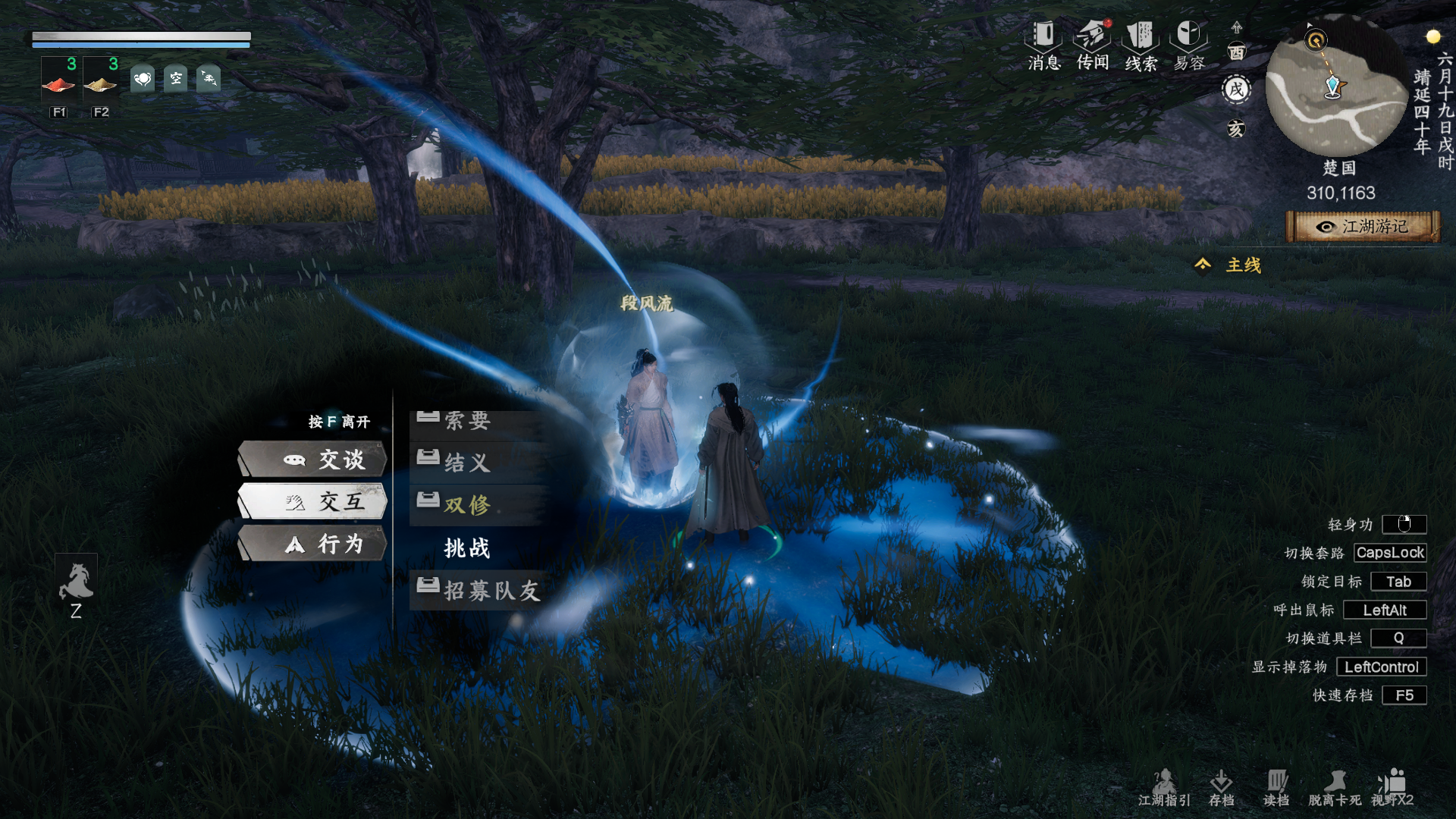Challenge the NPC with 挑战
Viewport: 1456px width, 819px height.
pos(467,548)
